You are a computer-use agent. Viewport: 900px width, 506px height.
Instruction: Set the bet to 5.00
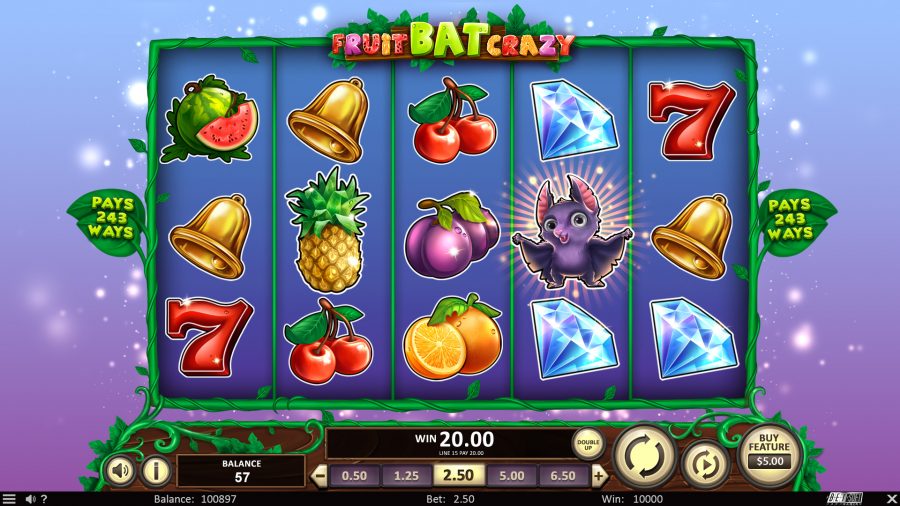(x=512, y=476)
